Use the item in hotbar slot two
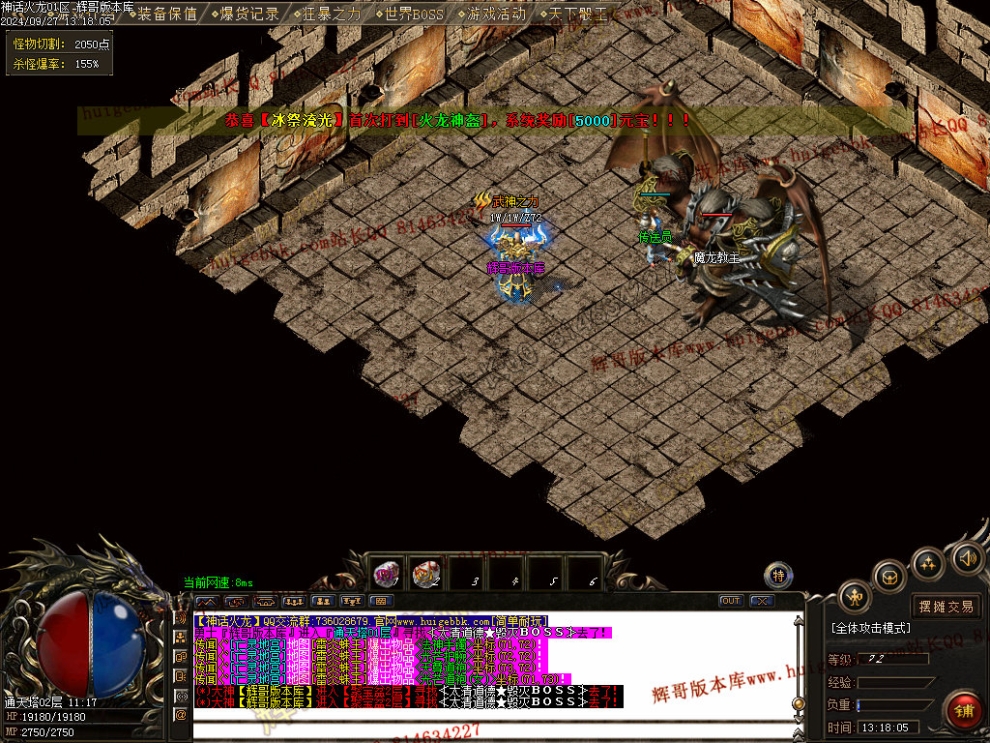 (x=427, y=574)
